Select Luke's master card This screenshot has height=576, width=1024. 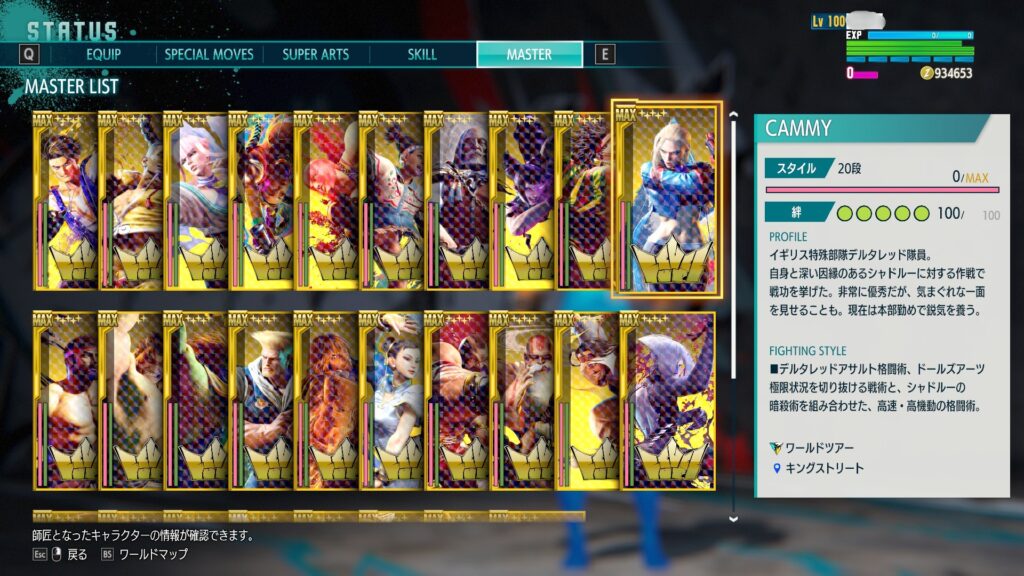pos(65,200)
